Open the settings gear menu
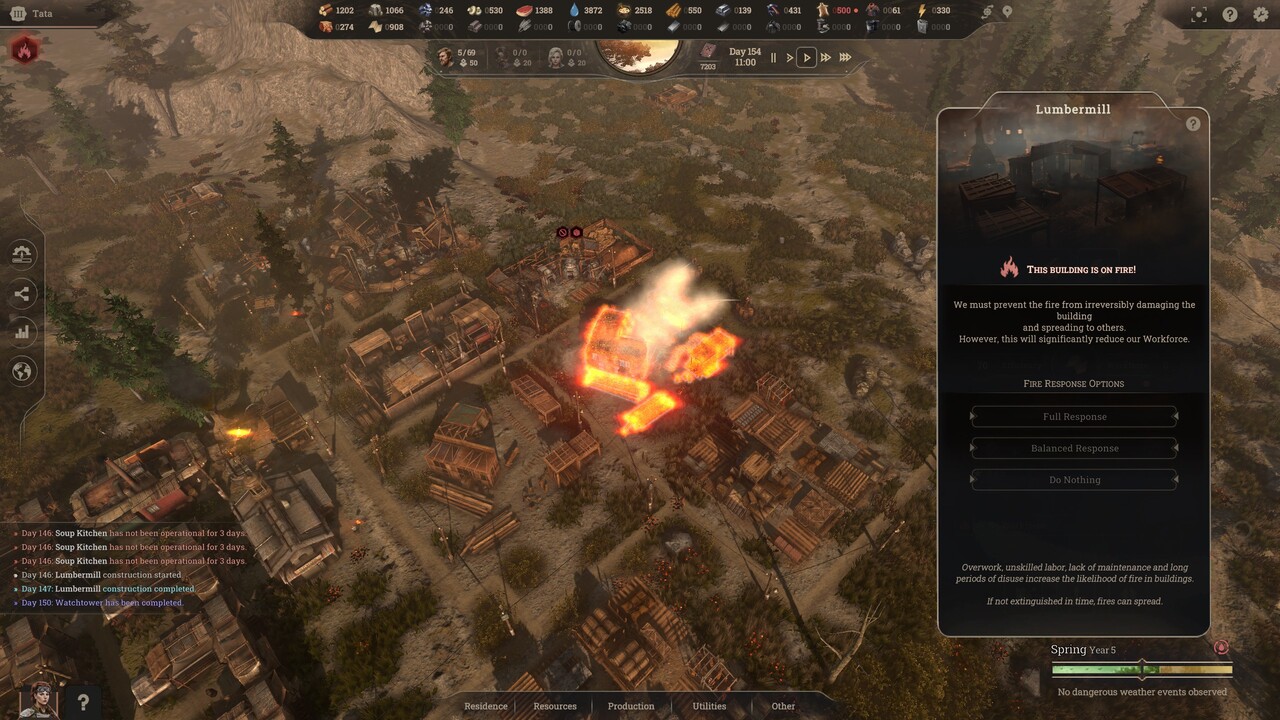This screenshot has width=1280, height=720. click(x=1260, y=14)
